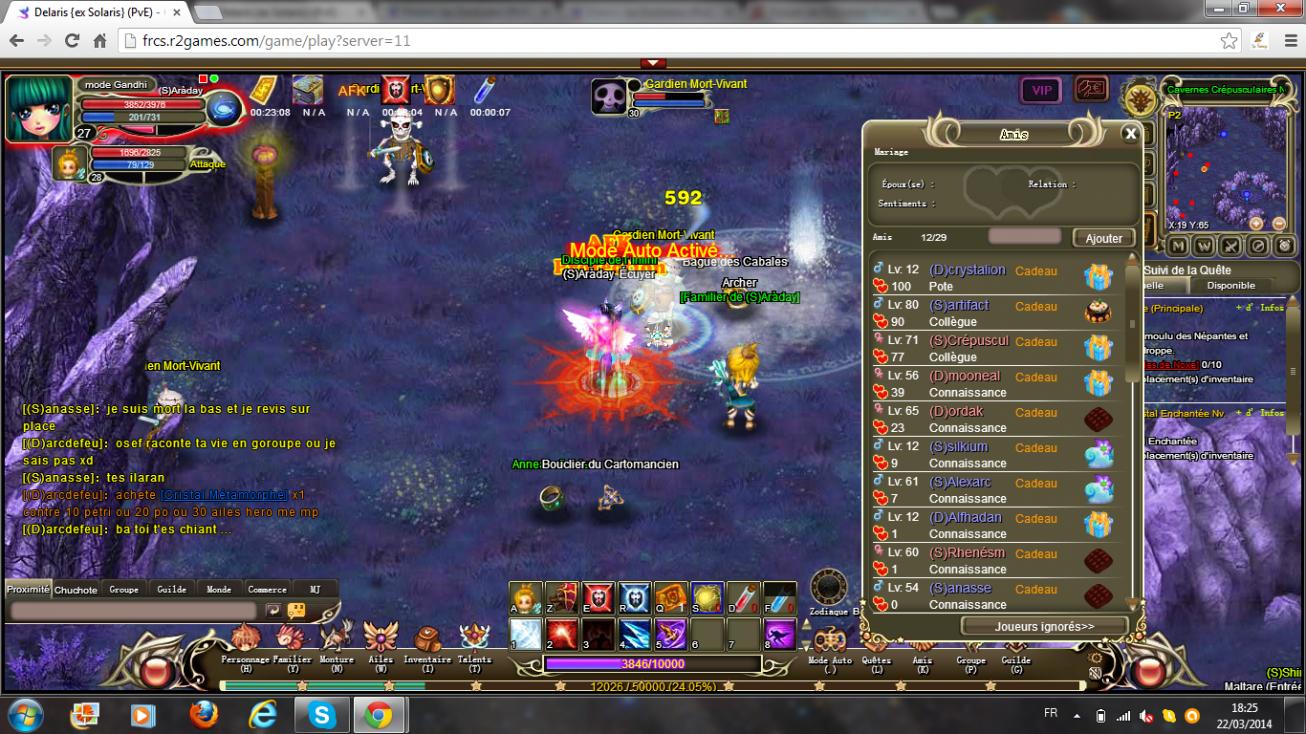Switch quest tracker to Disponible tab
1306x734 pixels.
(1230, 286)
